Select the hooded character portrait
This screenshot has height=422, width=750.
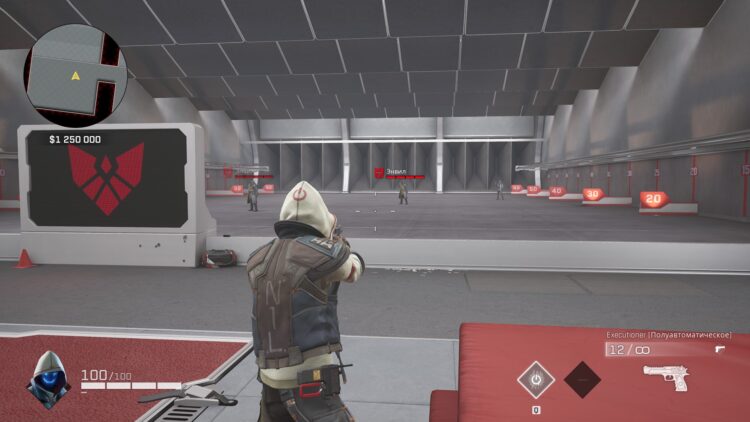[x=48, y=380]
